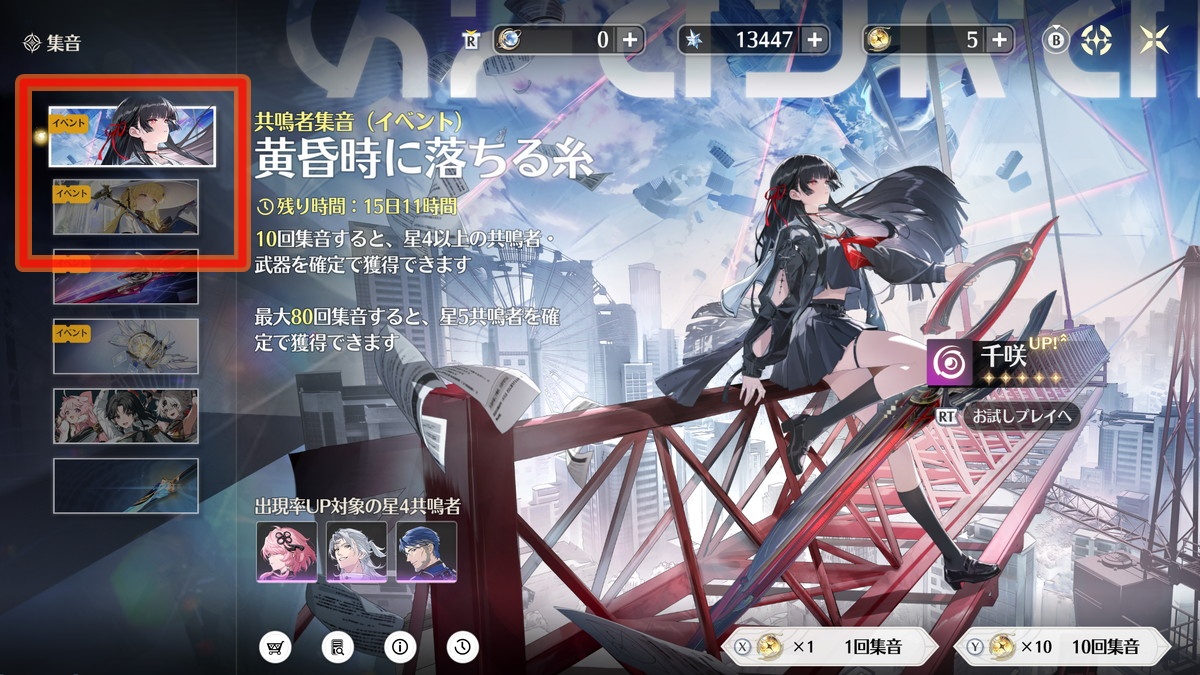Perform a 10回集音 ten-pull
Viewport: 1200px width, 675px height.
(x=1067, y=647)
